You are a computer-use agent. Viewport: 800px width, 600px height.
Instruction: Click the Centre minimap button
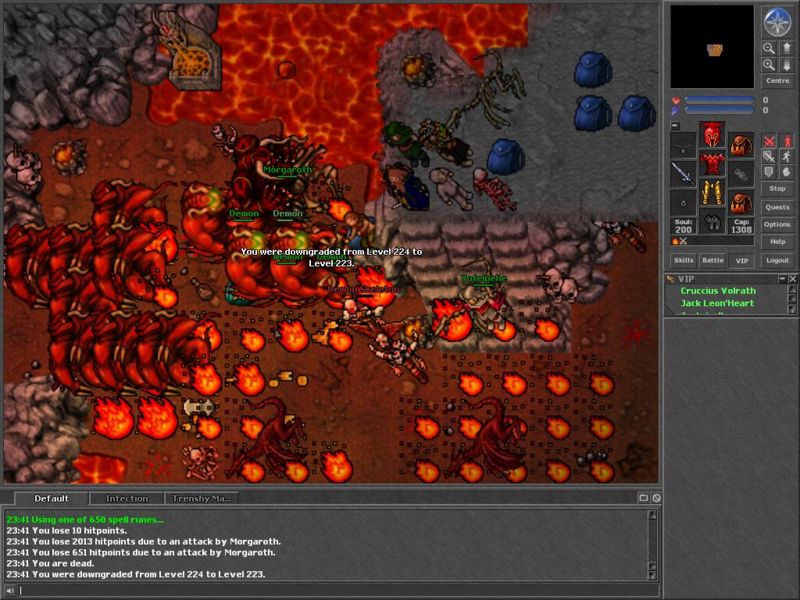(x=777, y=81)
